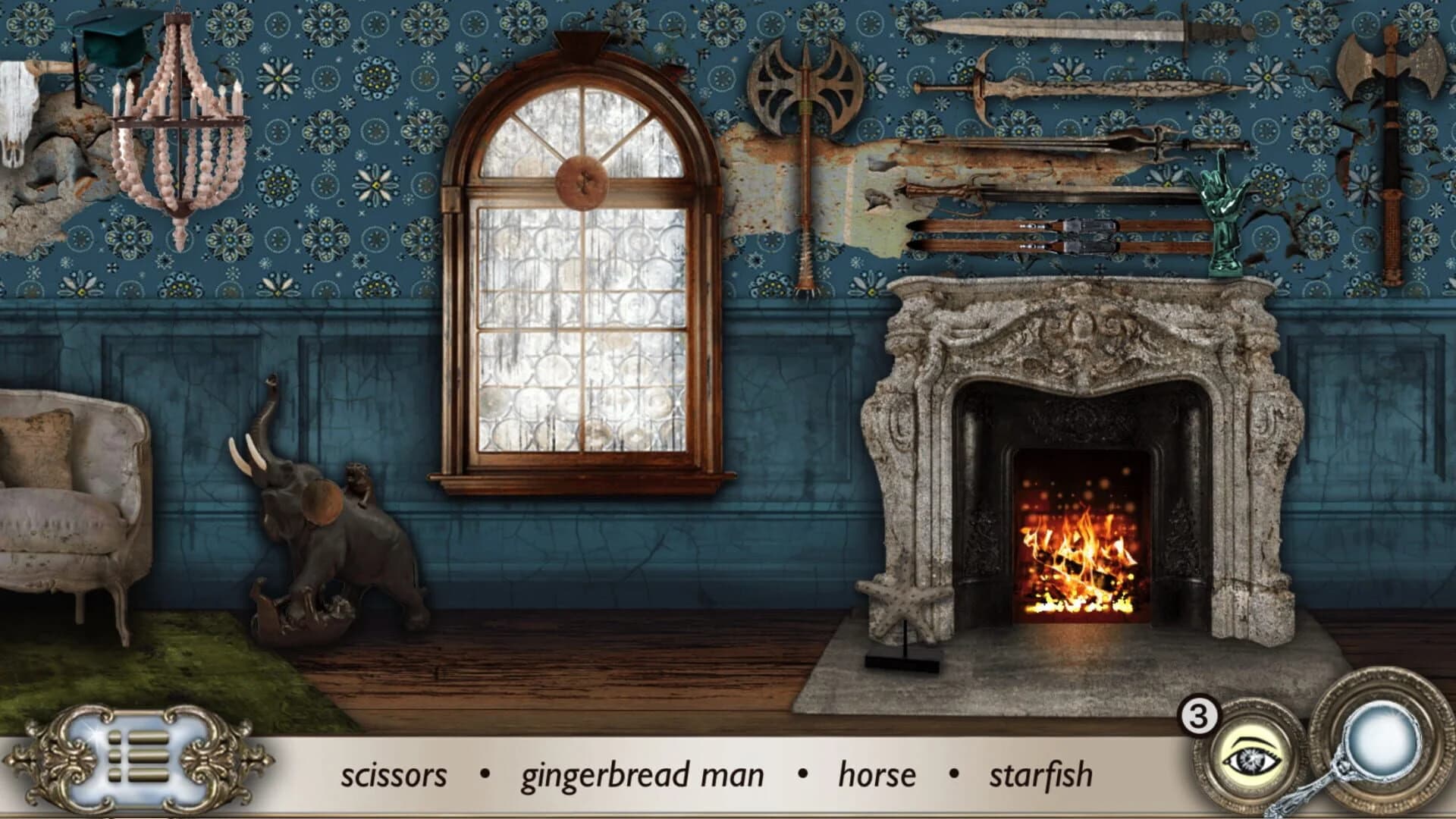Click the beaded chandelier
Image resolution: width=1456 pixels, height=819 pixels.
click(x=178, y=136)
